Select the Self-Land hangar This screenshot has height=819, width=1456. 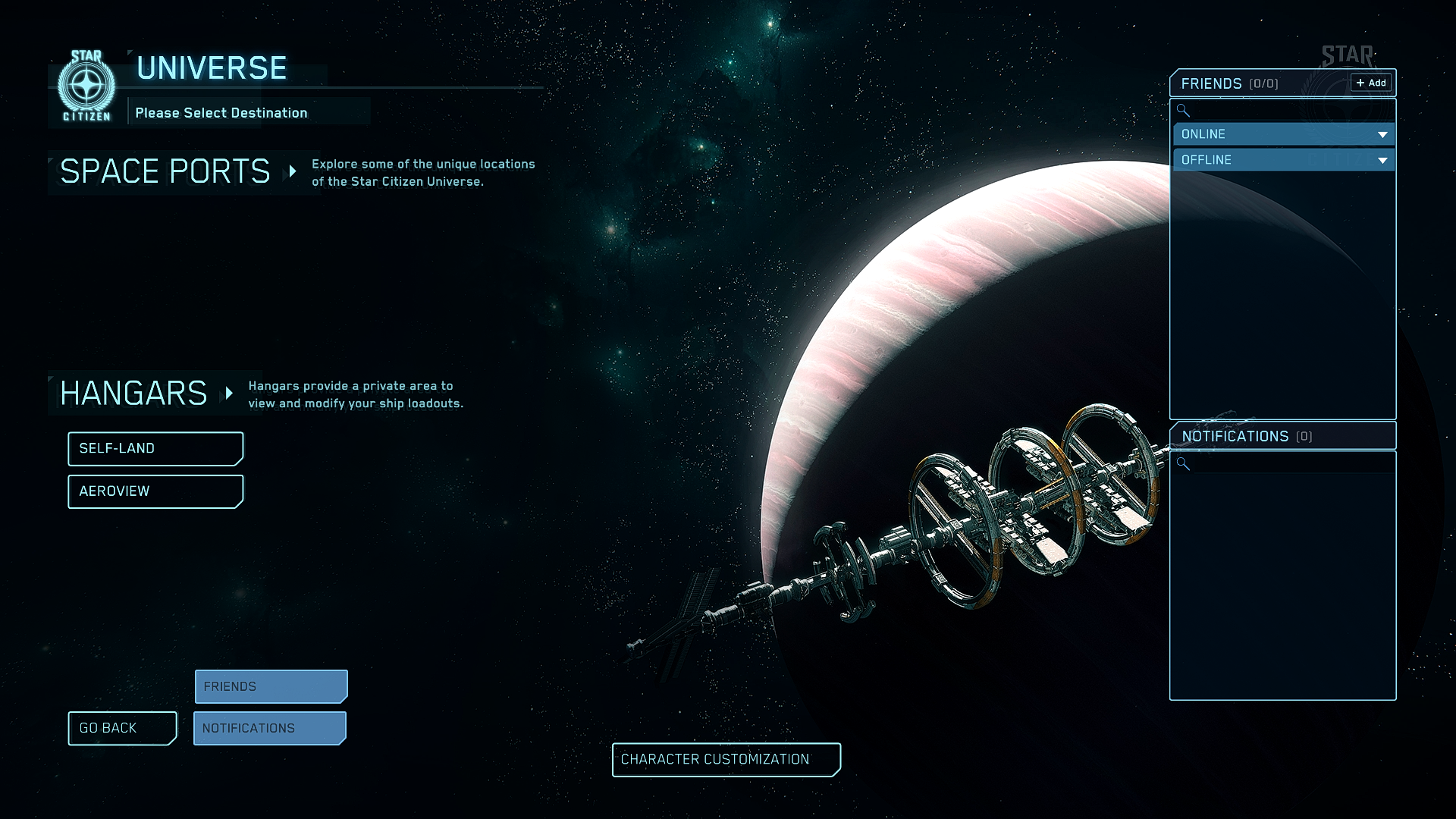point(155,449)
